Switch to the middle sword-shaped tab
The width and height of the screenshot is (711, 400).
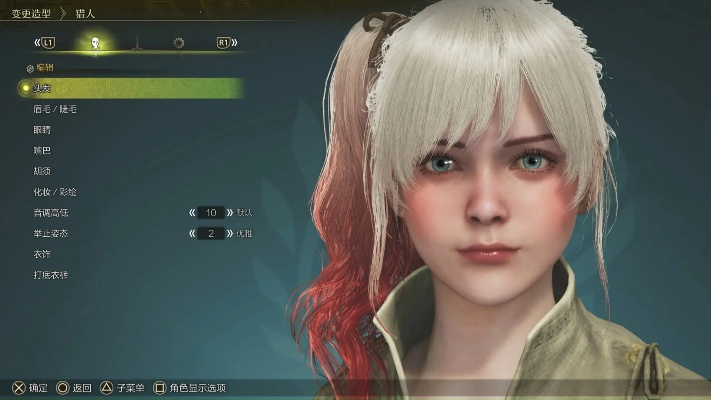[x=137, y=43]
